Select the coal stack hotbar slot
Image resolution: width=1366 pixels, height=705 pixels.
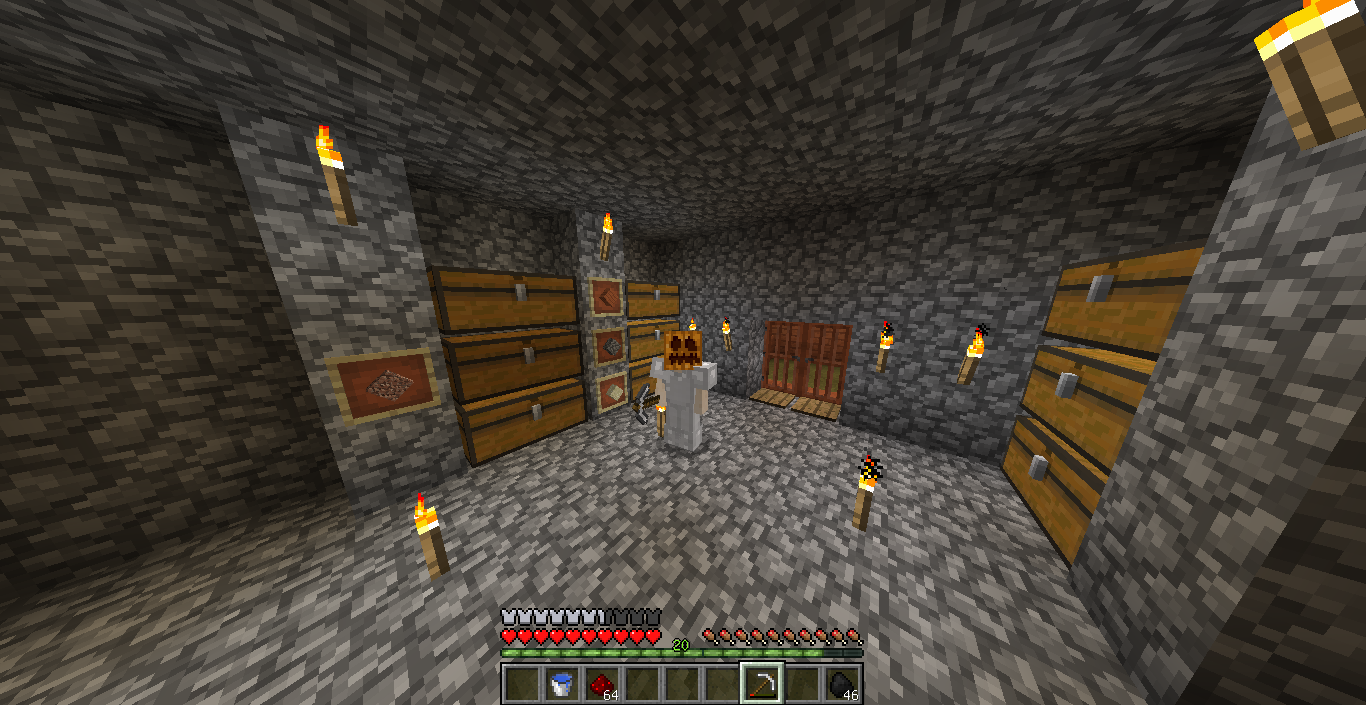842,684
